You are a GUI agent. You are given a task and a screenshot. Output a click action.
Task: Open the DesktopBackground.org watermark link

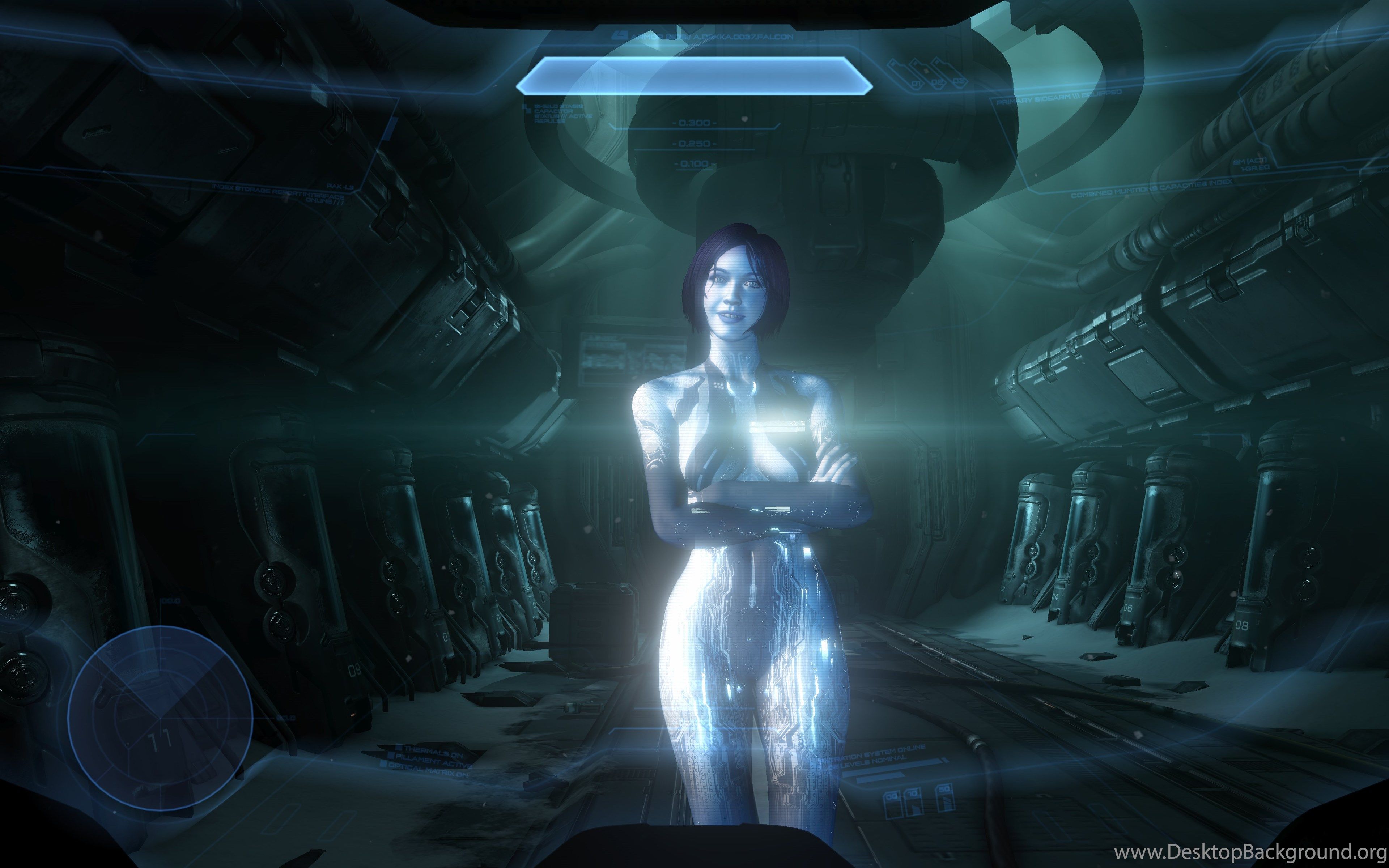pyautogui.click(x=1249, y=850)
